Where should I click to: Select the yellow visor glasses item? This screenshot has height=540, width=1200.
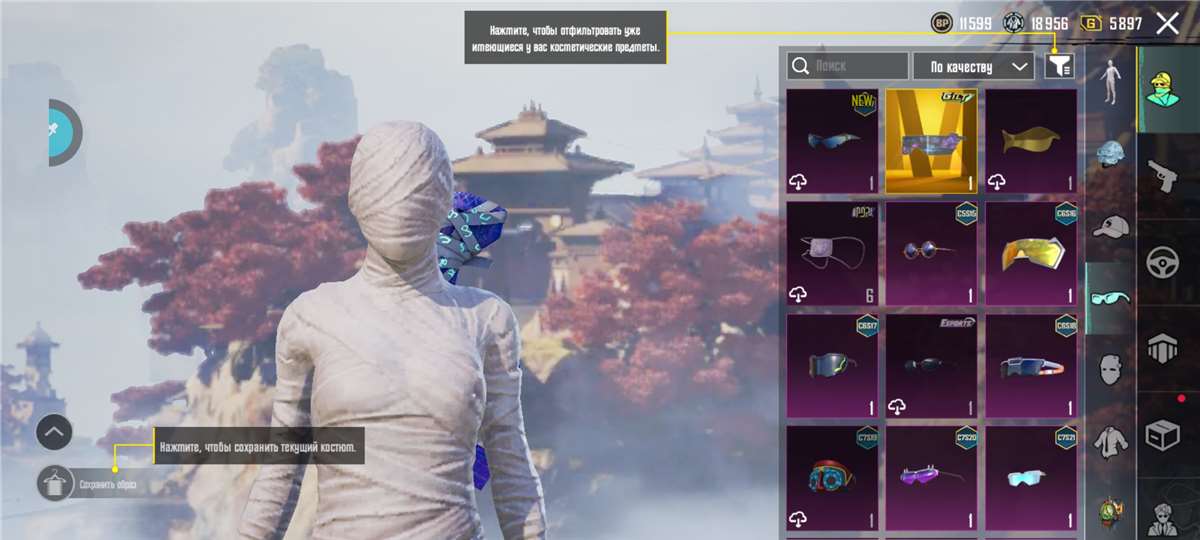pos(1031,254)
